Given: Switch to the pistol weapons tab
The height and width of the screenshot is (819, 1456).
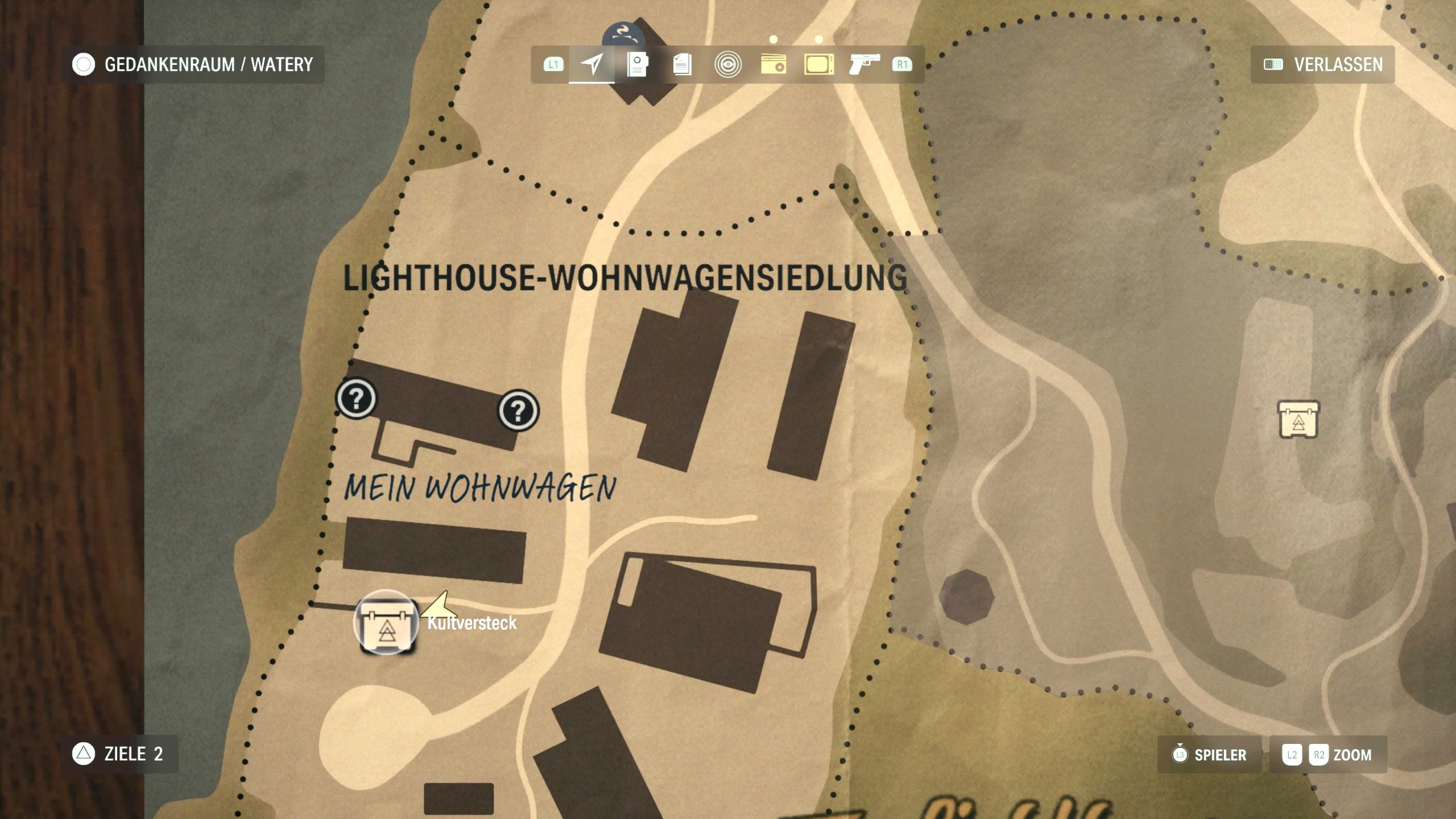Looking at the screenshot, I should [x=864, y=64].
